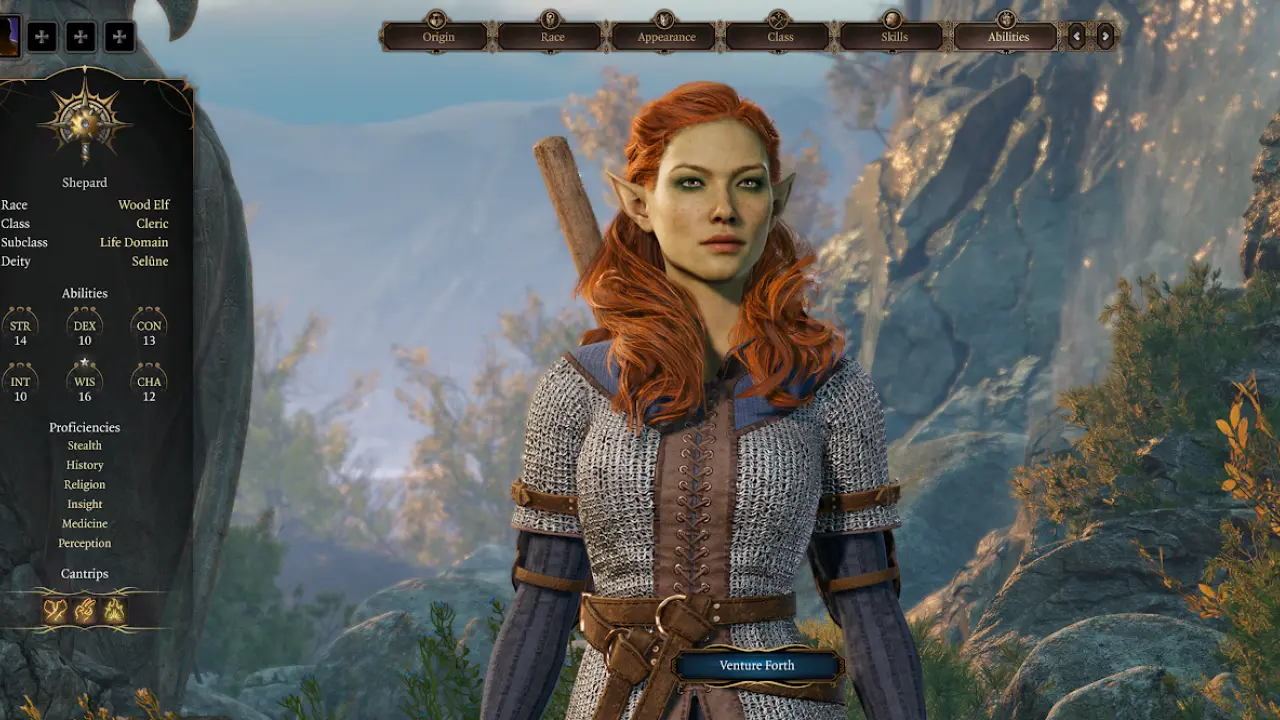
Task: Open the Race tab
Action: pos(552,37)
